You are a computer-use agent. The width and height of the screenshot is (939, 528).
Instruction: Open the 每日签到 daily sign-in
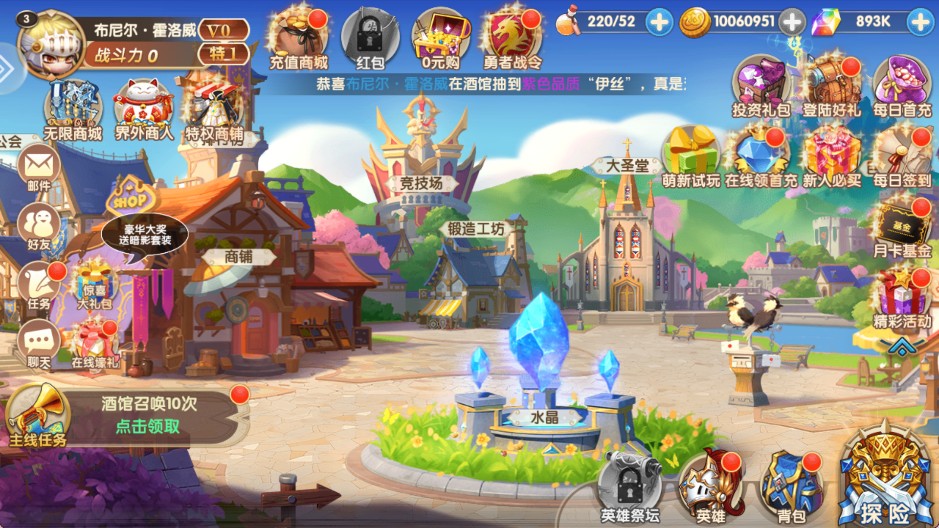click(x=902, y=155)
